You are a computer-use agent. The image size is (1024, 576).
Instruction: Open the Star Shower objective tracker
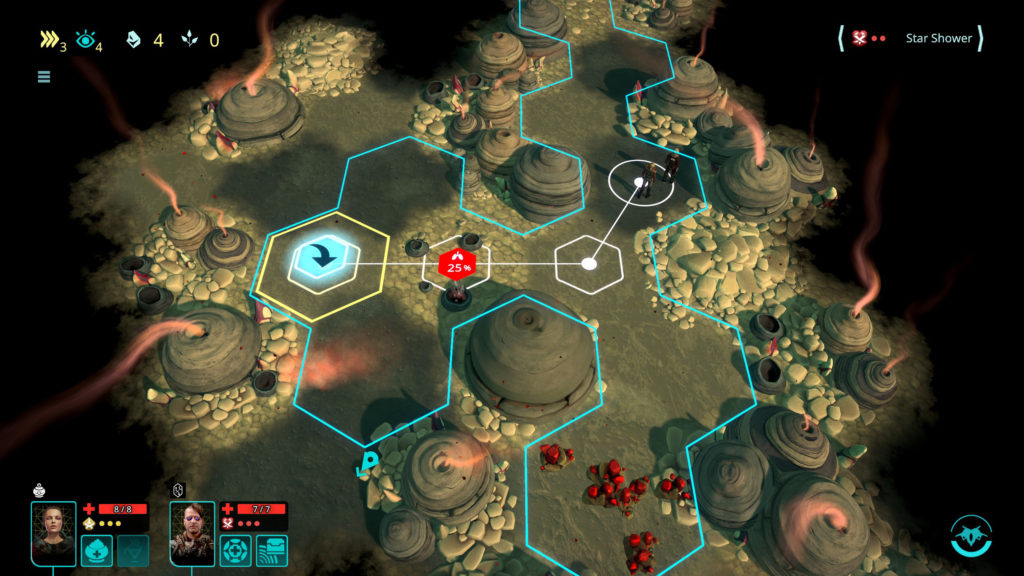910,39
